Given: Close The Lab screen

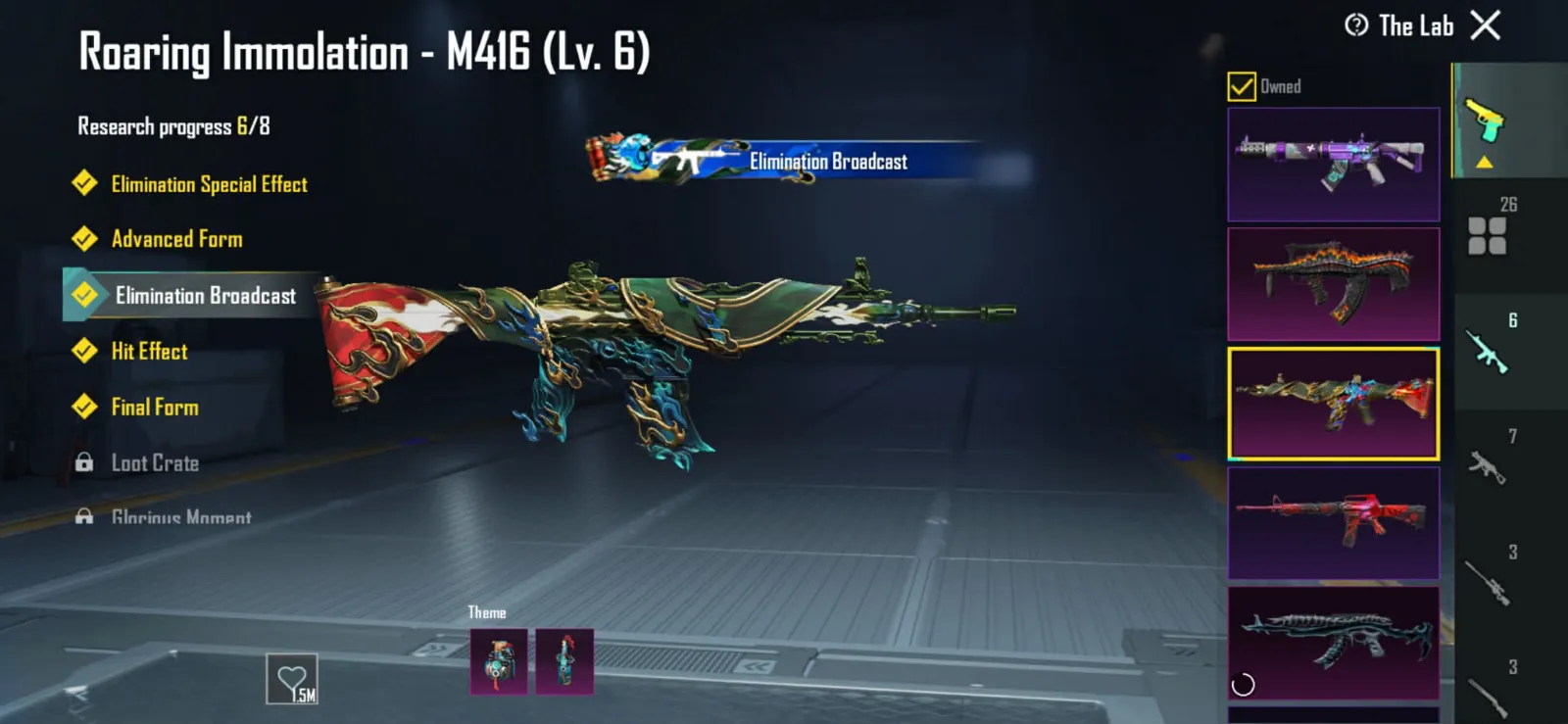Looking at the screenshot, I should point(1486,25).
